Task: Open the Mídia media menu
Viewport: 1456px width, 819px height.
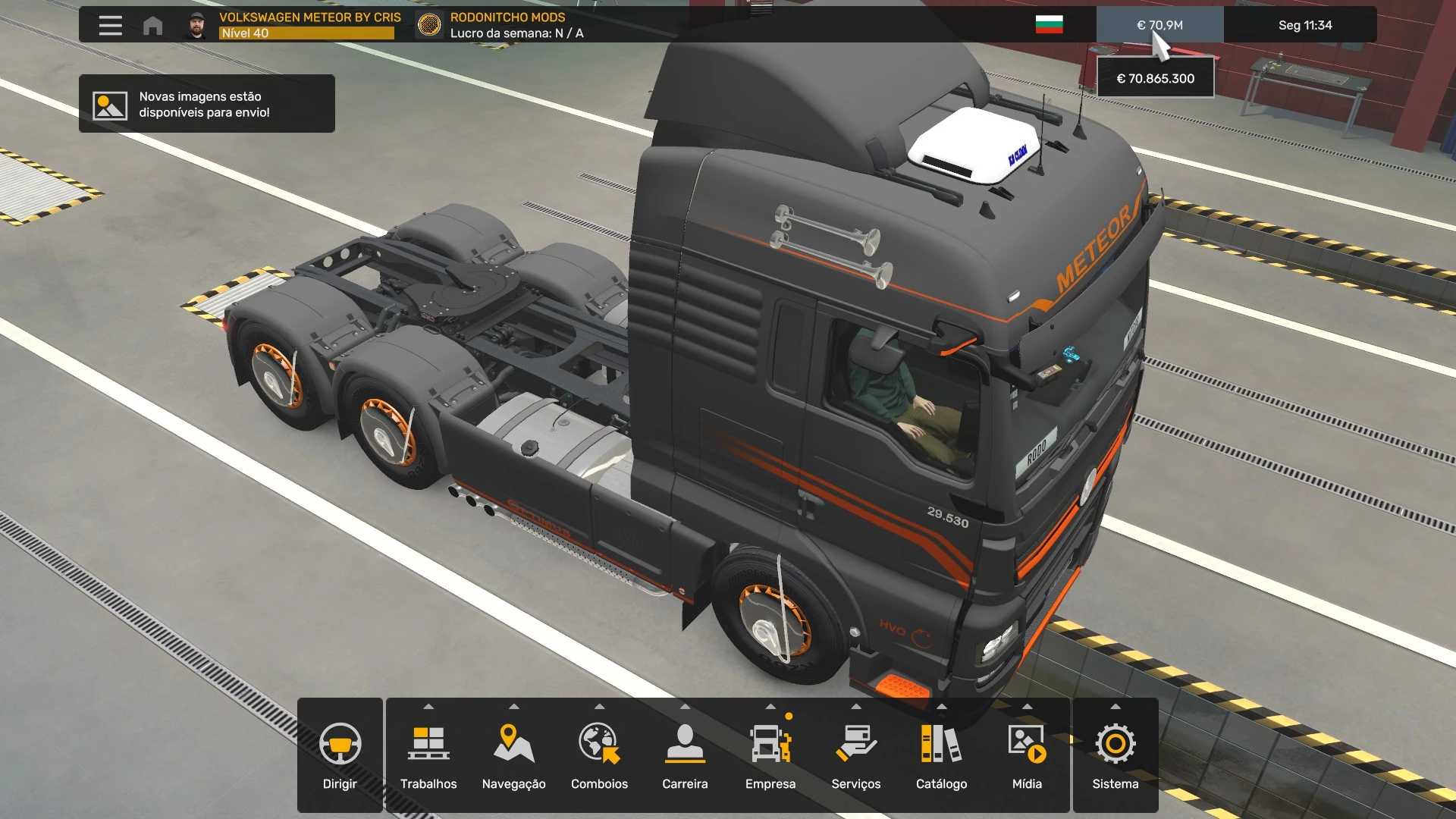Action: pos(1027,755)
